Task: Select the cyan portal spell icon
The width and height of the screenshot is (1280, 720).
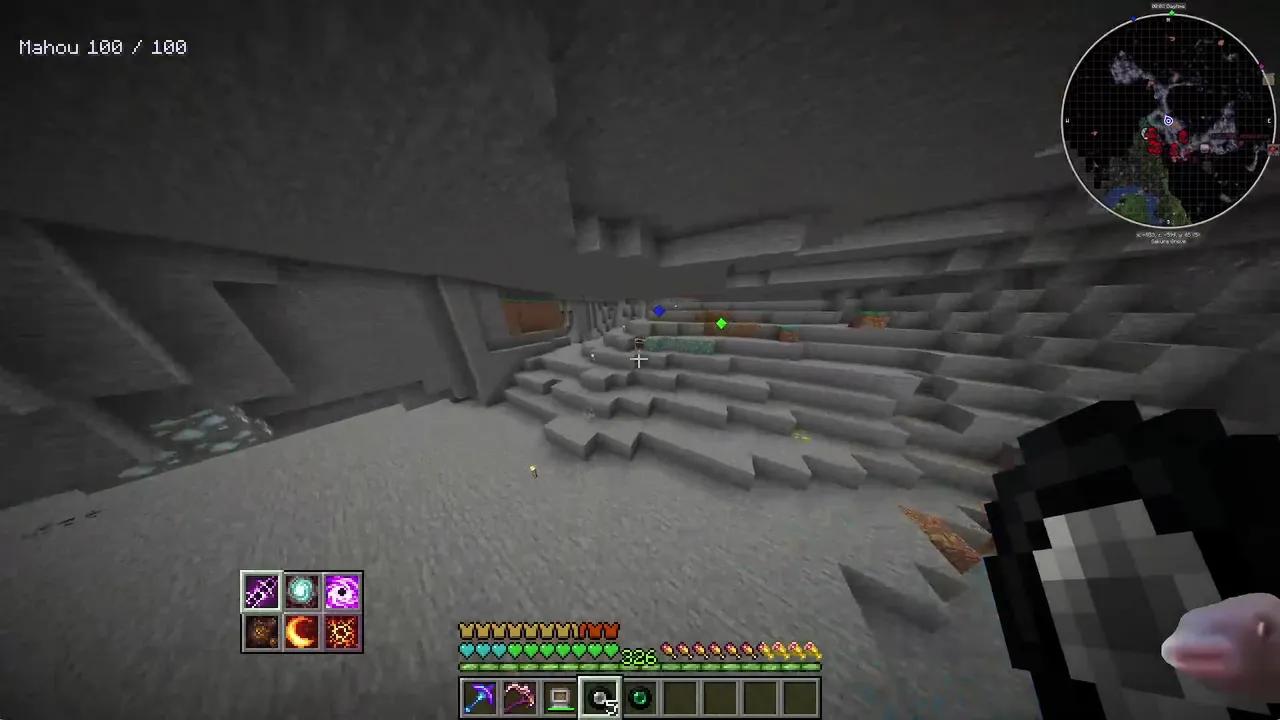Action: tap(301, 590)
